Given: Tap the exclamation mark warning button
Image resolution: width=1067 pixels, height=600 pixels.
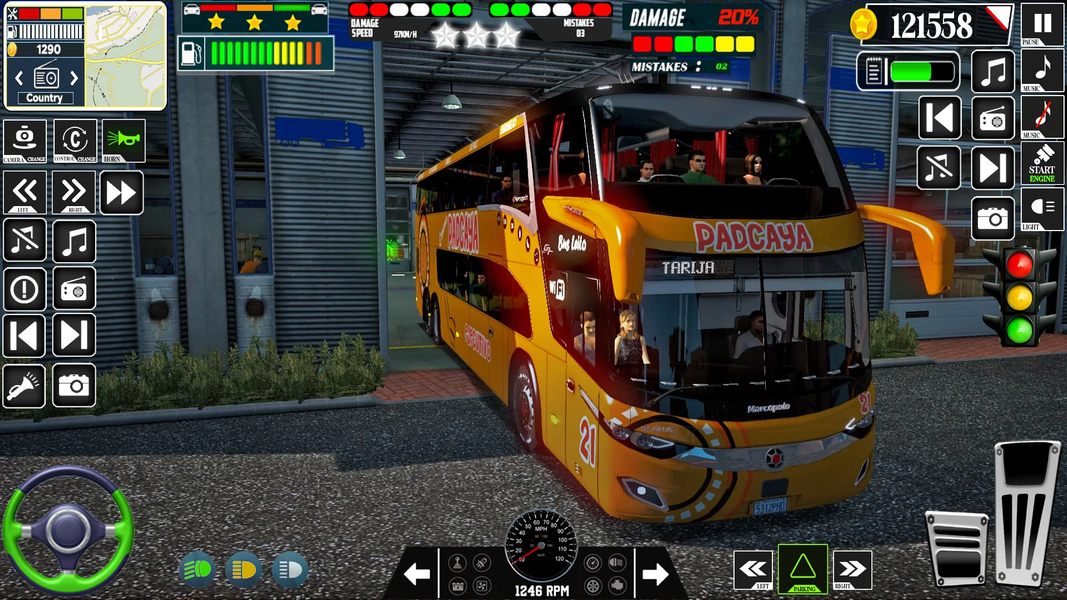Looking at the screenshot, I should coord(24,289).
